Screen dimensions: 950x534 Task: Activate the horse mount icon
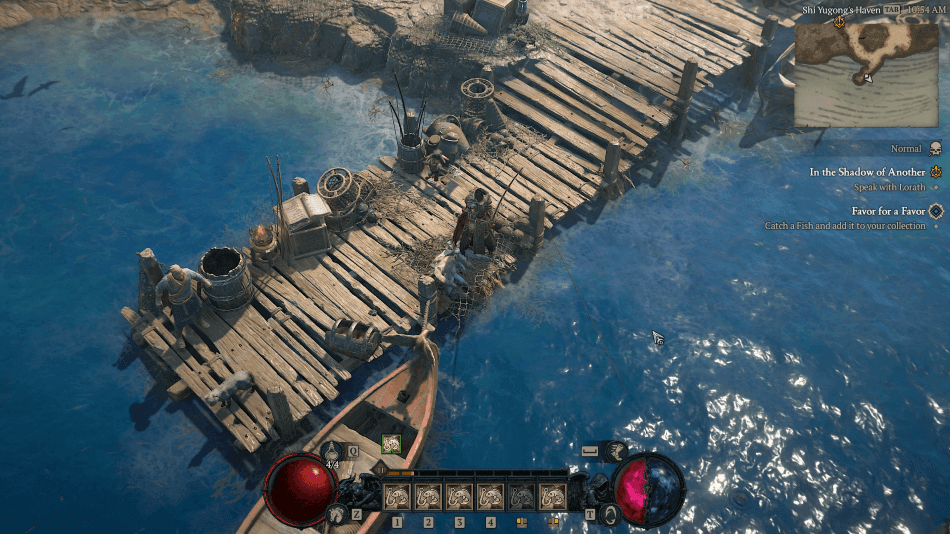coord(336,513)
